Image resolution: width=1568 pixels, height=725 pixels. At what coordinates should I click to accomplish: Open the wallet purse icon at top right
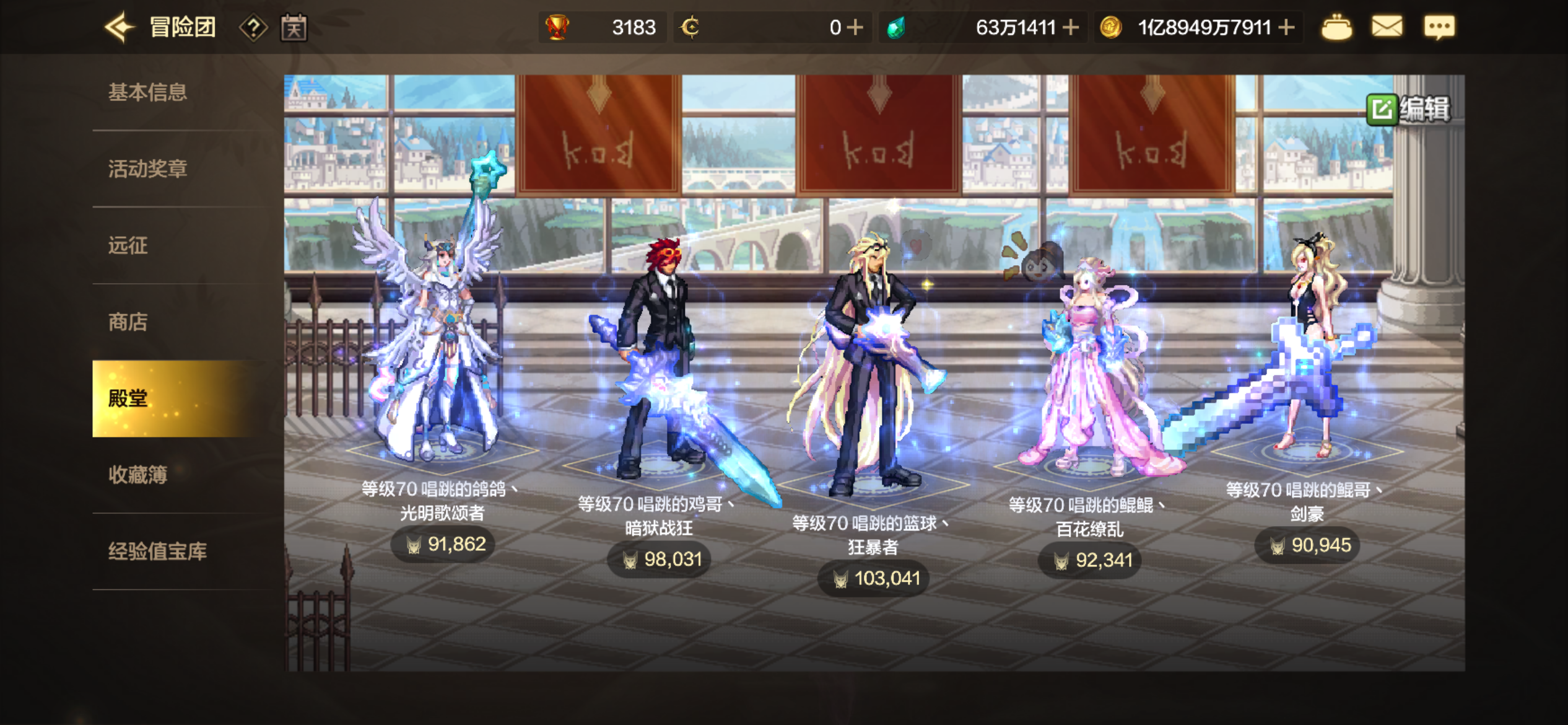coord(1337,26)
